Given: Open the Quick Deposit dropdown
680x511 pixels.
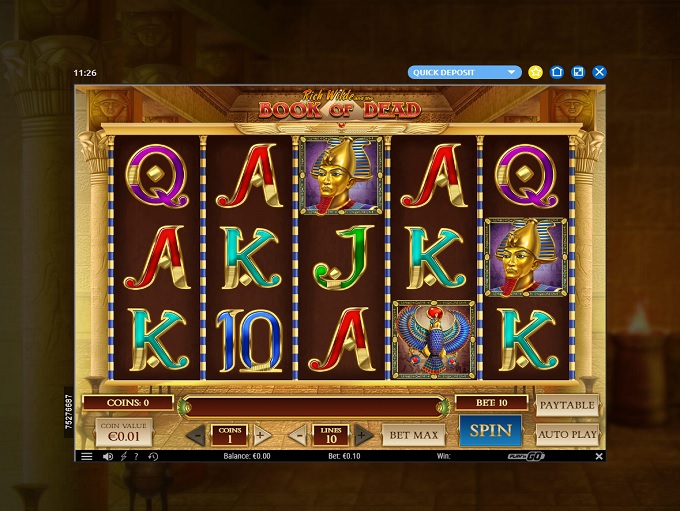Looking at the screenshot, I should pos(465,72).
